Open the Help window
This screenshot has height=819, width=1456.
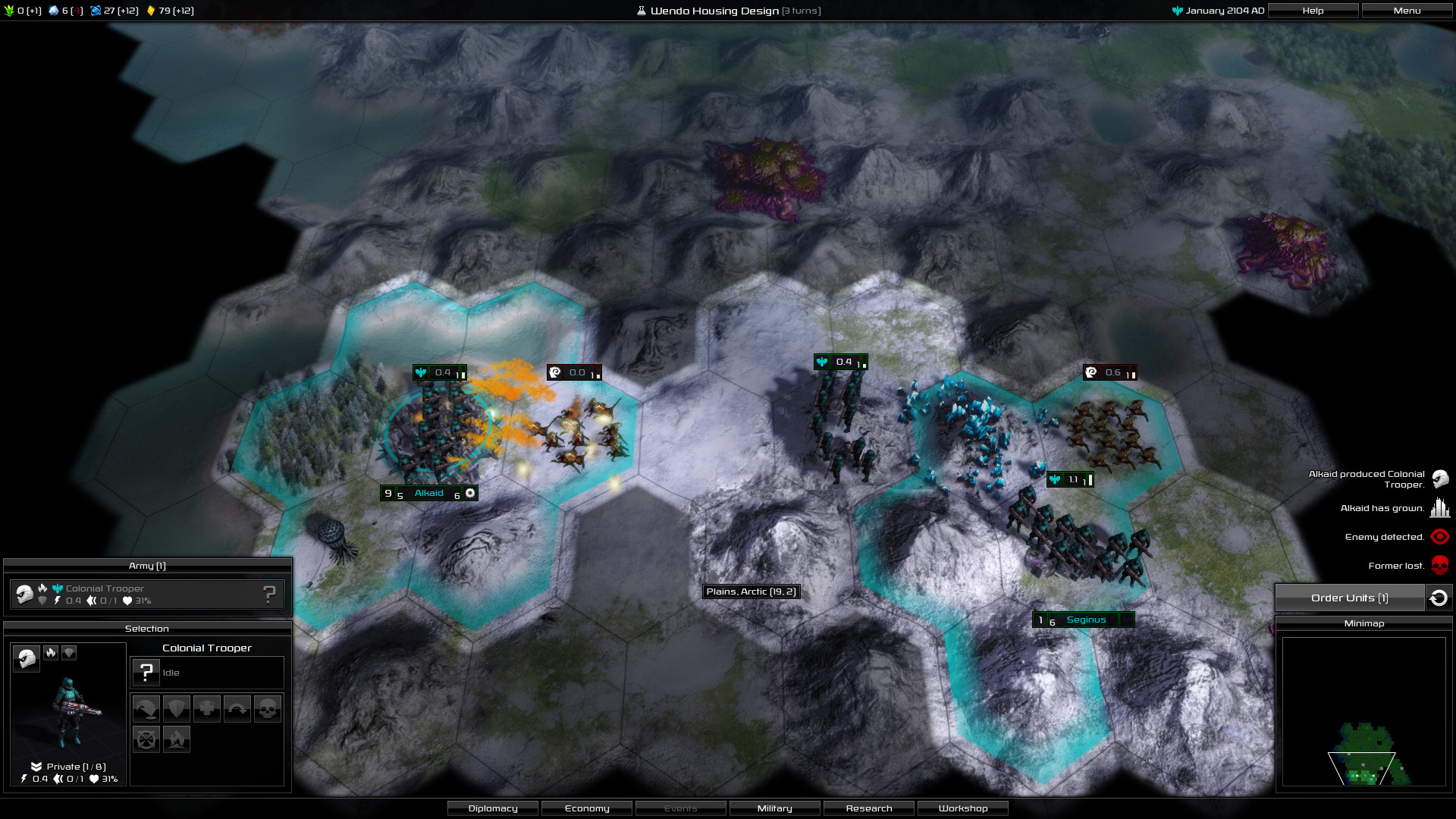click(1313, 11)
